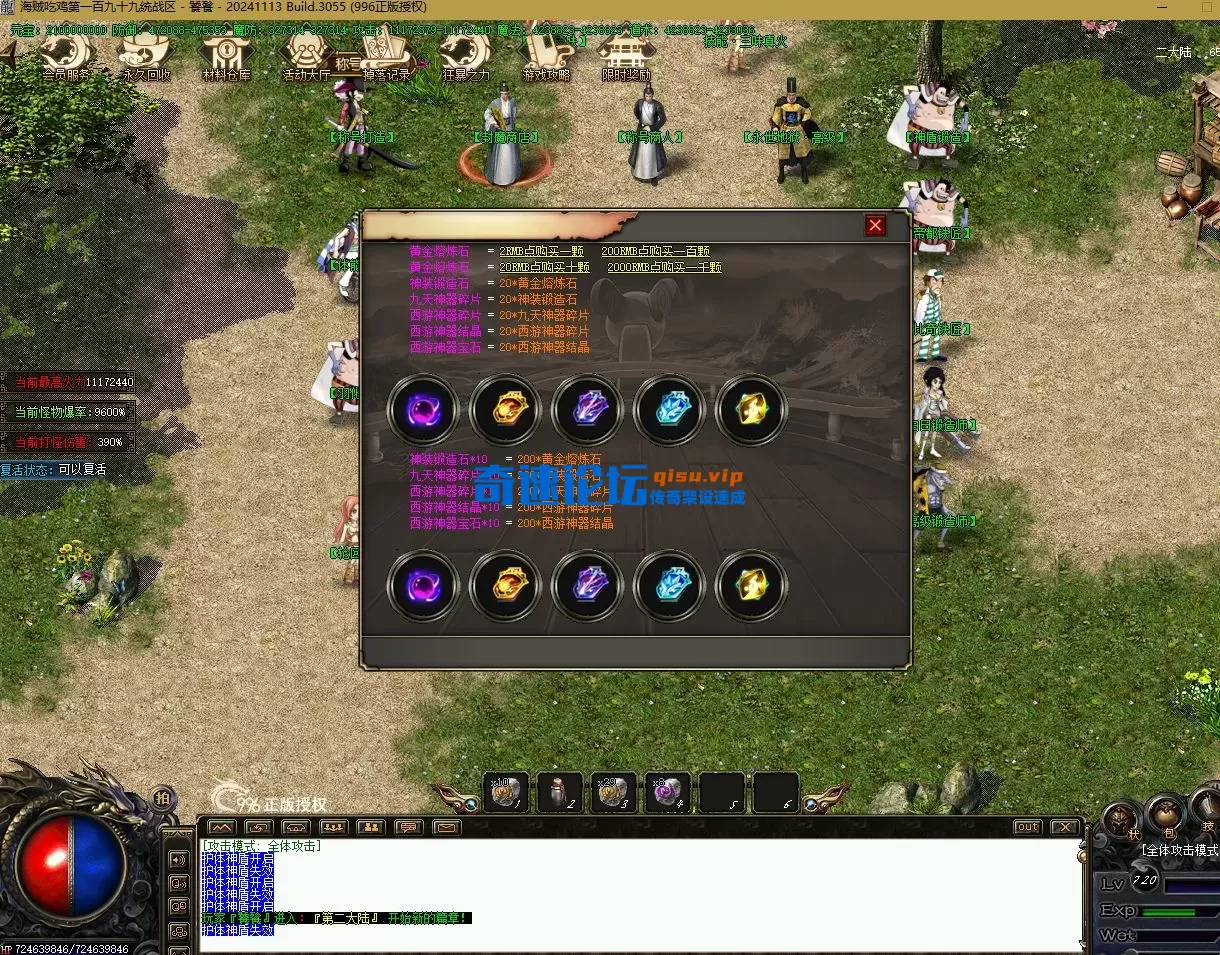
Task: Open the 材料仓库 material warehouse
Action: 227,56
